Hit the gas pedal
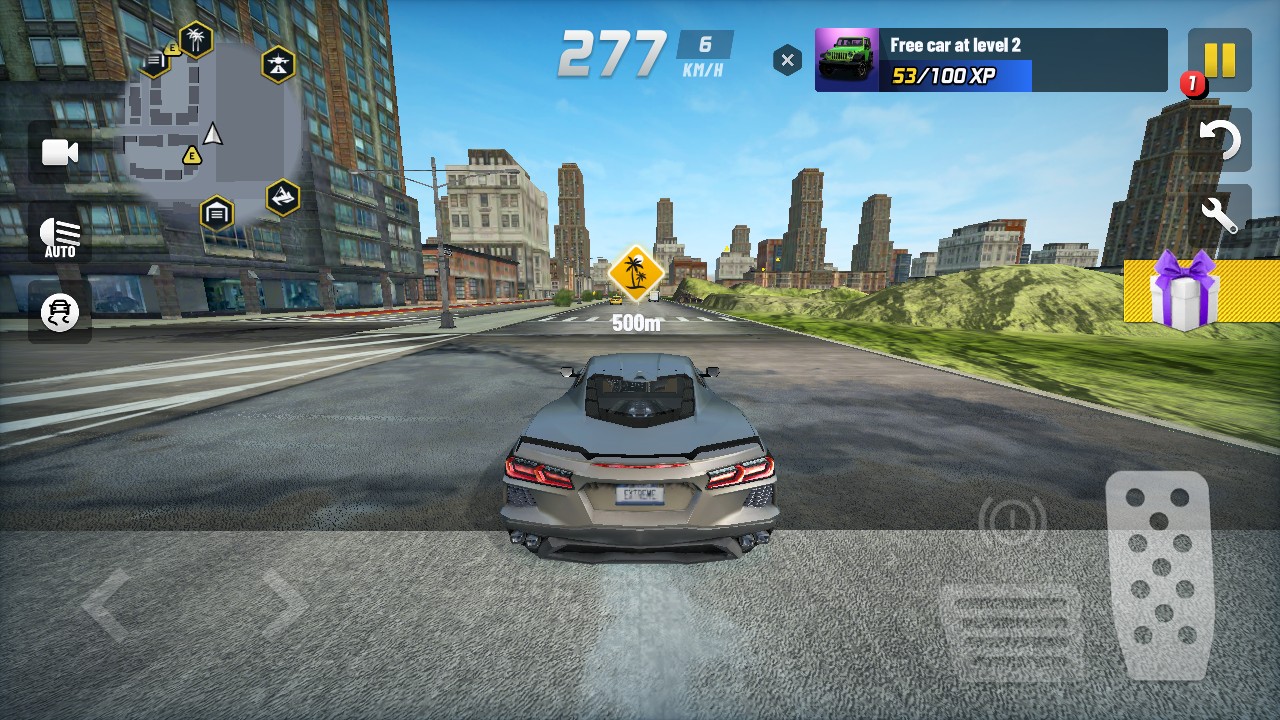The height and width of the screenshot is (720, 1280). pyautogui.click(x=1160, y=574)
